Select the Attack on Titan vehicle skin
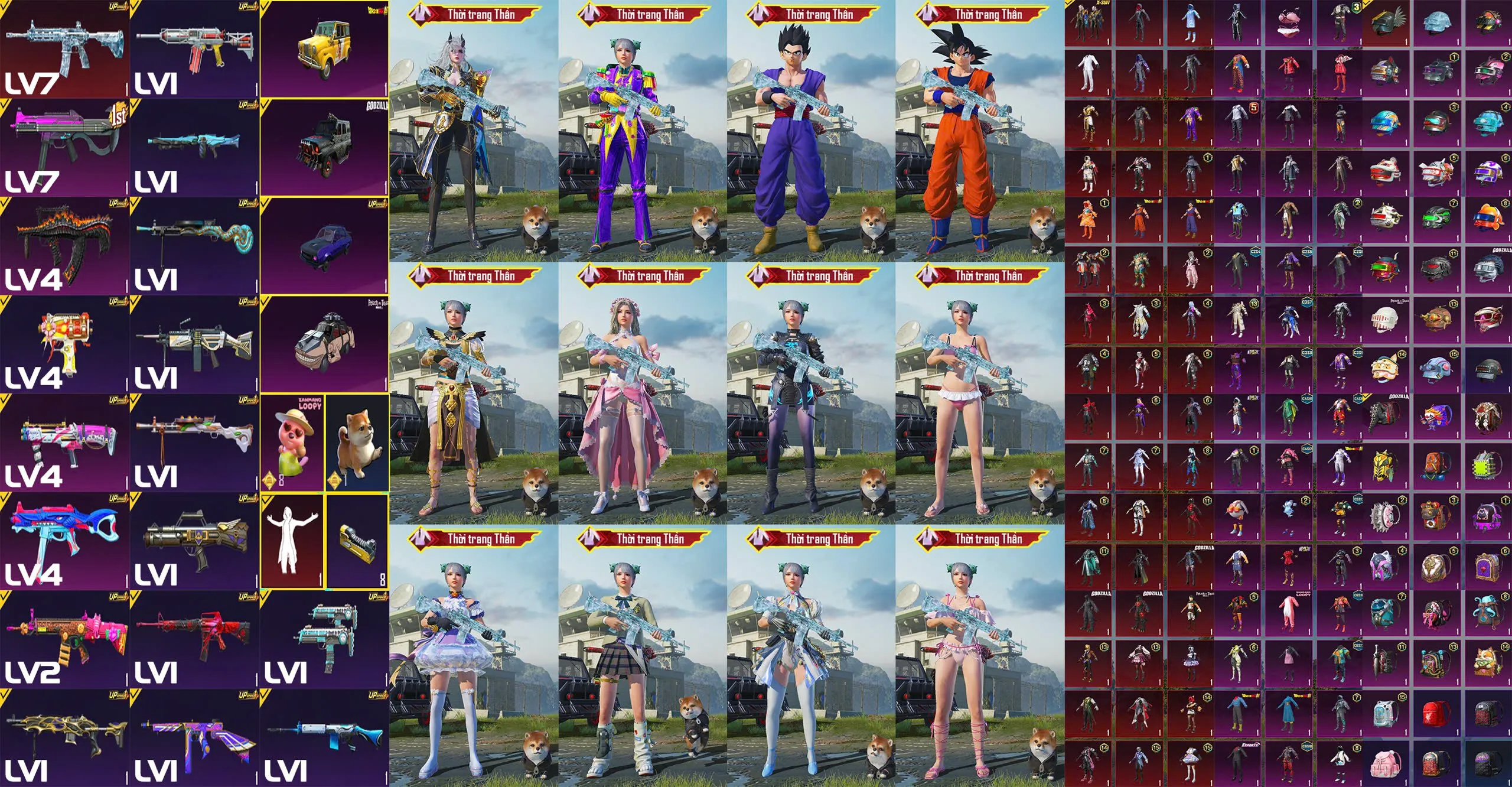 point(324,344)
